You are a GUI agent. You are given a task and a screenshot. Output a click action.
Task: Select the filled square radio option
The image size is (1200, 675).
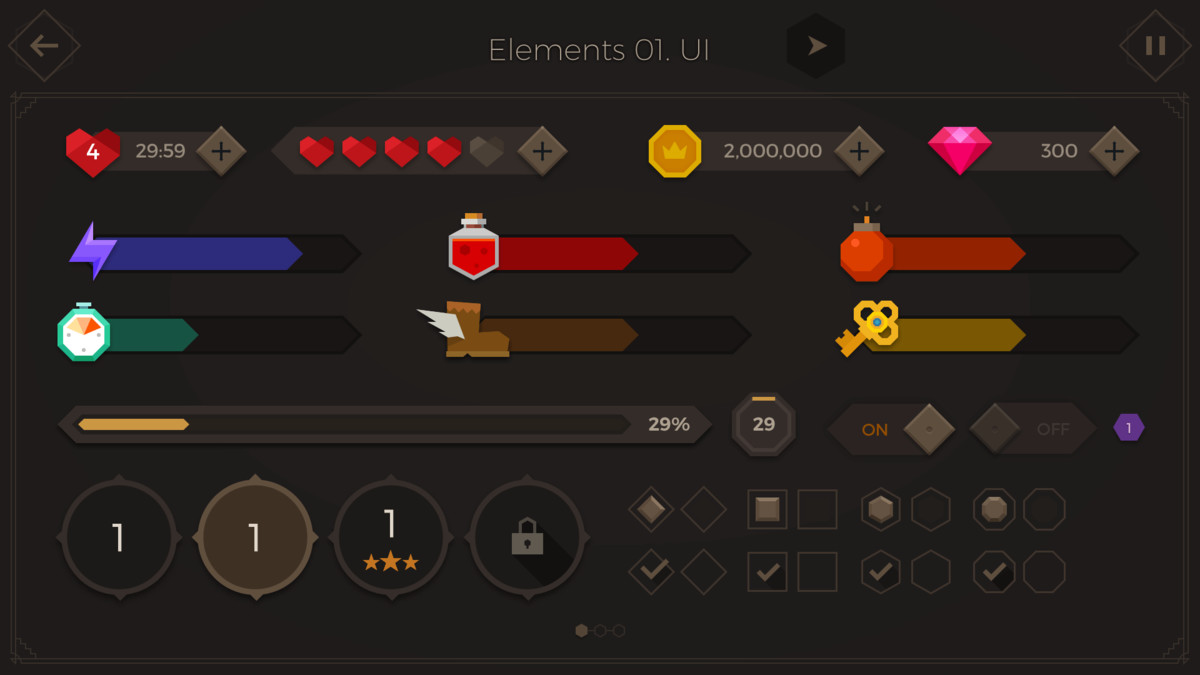tap(768, 510)
